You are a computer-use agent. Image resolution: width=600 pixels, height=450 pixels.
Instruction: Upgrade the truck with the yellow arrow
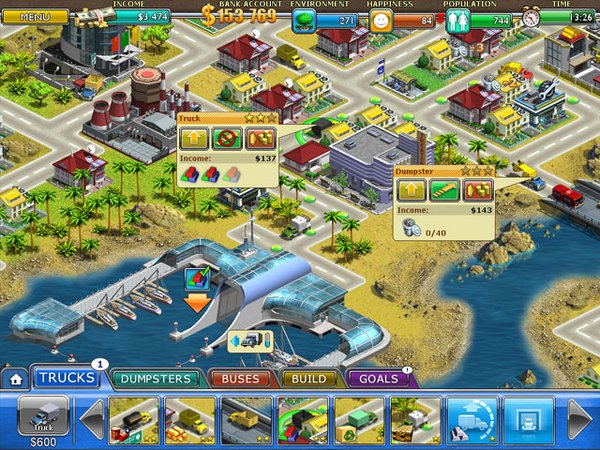(x=194, y=139)
